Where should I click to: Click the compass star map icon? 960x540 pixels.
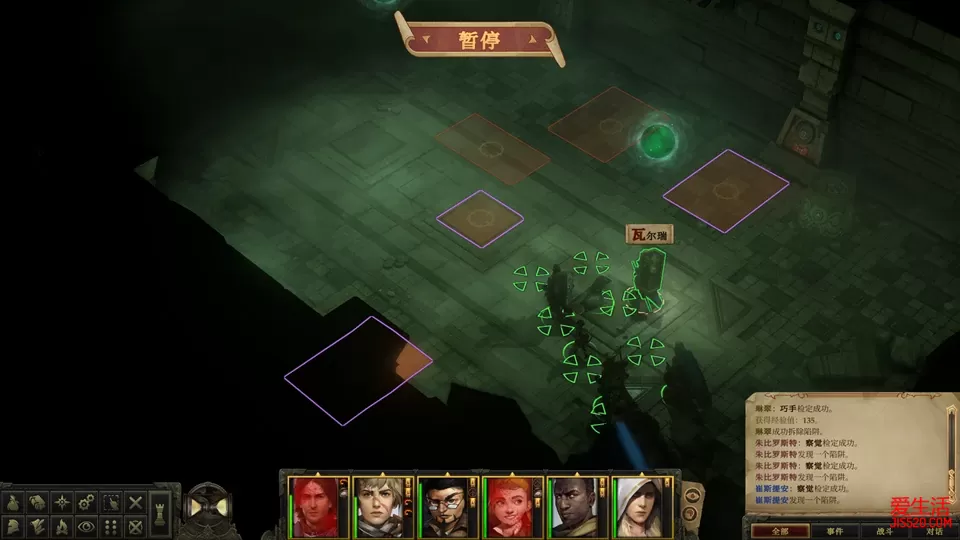(x=61, y=502)
